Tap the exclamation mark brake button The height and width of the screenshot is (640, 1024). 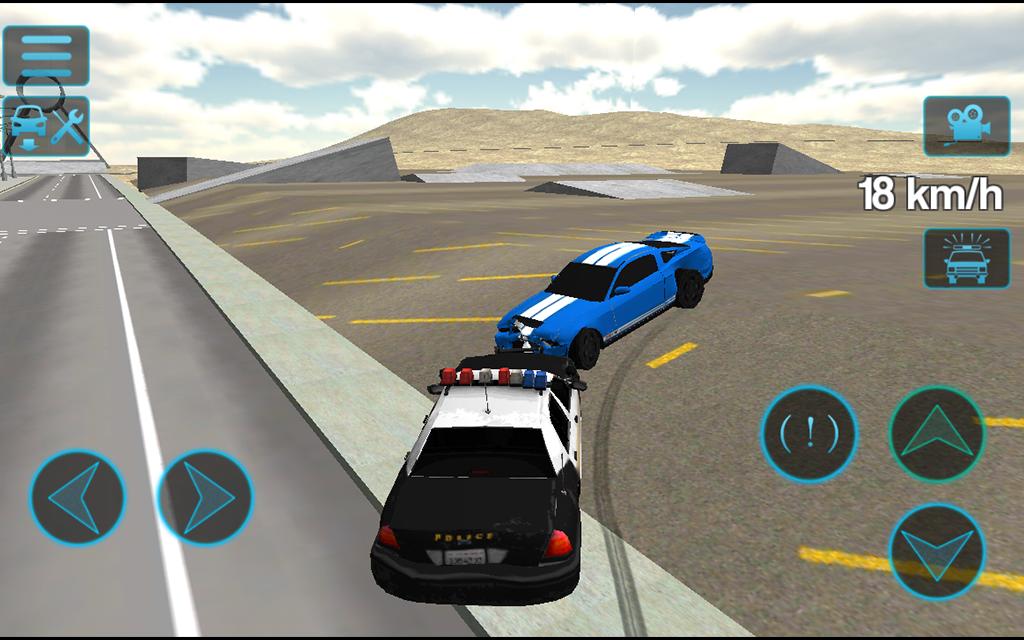click(809, 434)
